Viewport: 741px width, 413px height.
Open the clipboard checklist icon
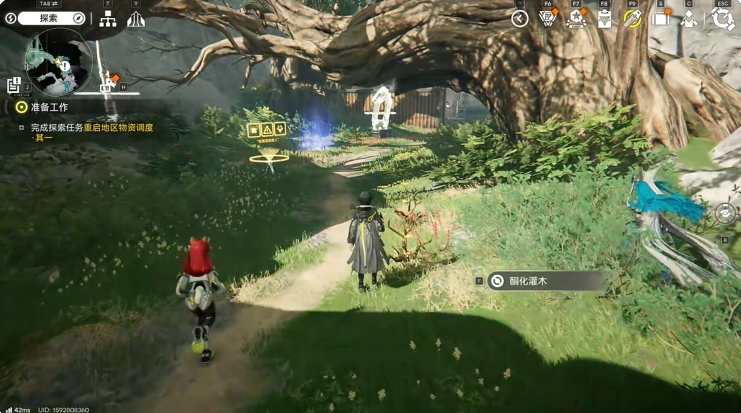(x=604, y=18)
